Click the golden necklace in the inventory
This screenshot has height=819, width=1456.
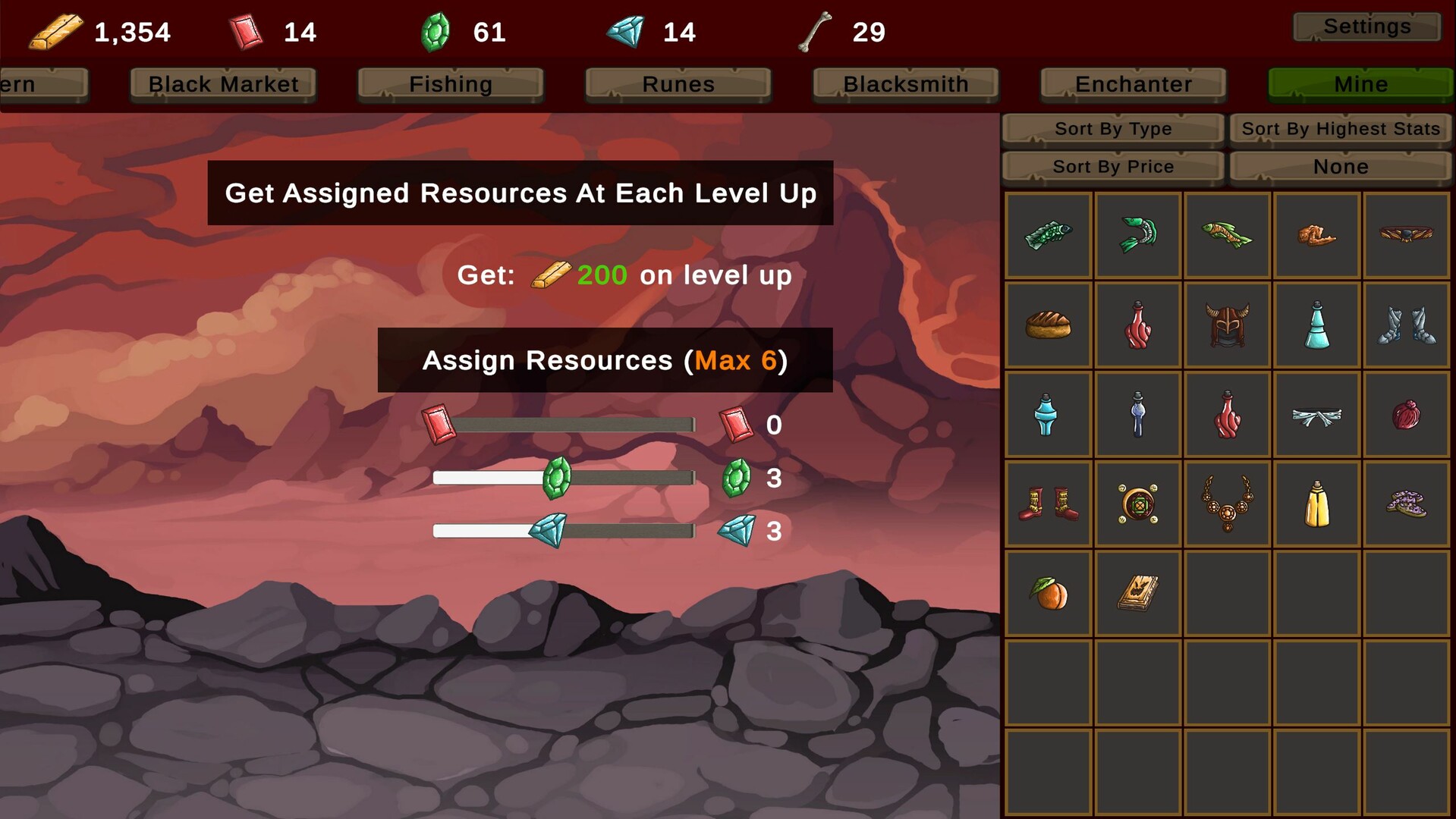pyautogui.click(x=1227, y=503)
